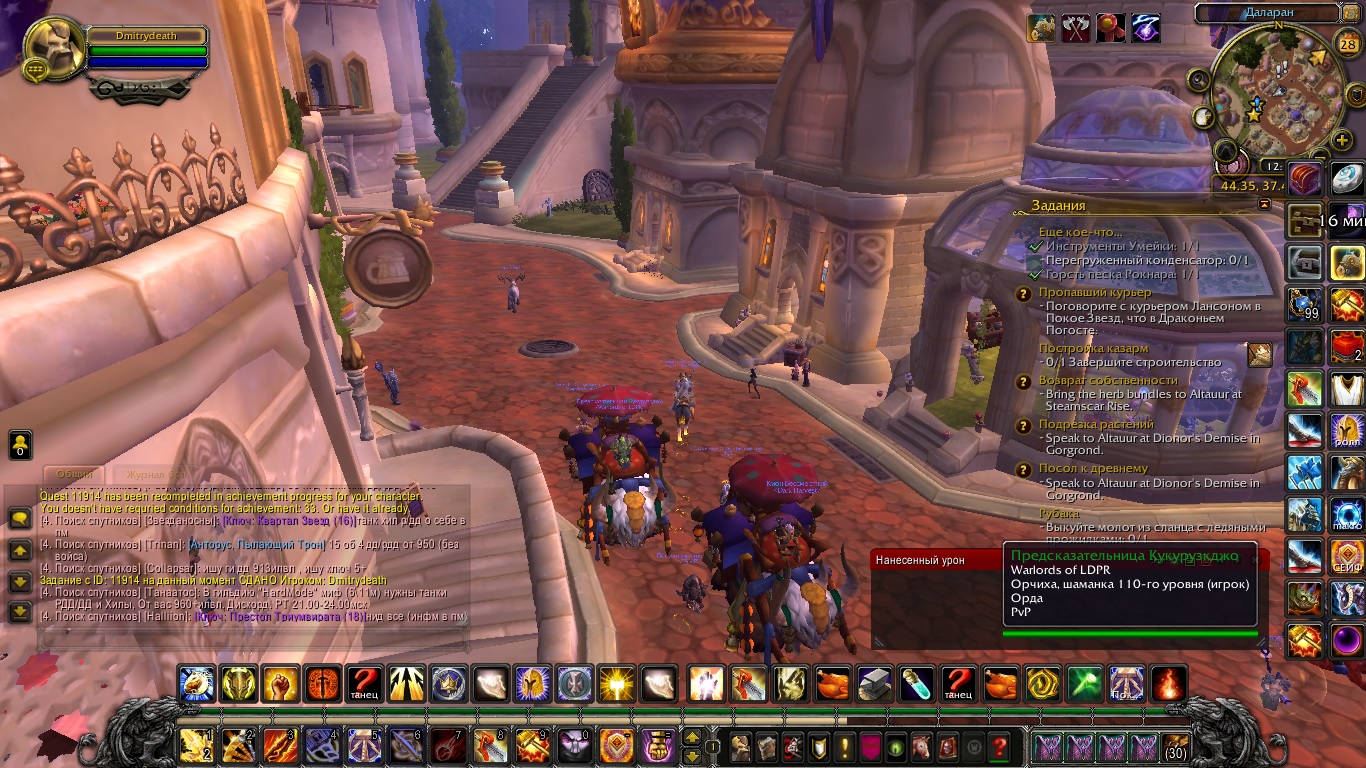Jump chat to bottom with arrow button
Image resolution: width=1366 pixels, height=768 pixels.
tap(20, 611)
